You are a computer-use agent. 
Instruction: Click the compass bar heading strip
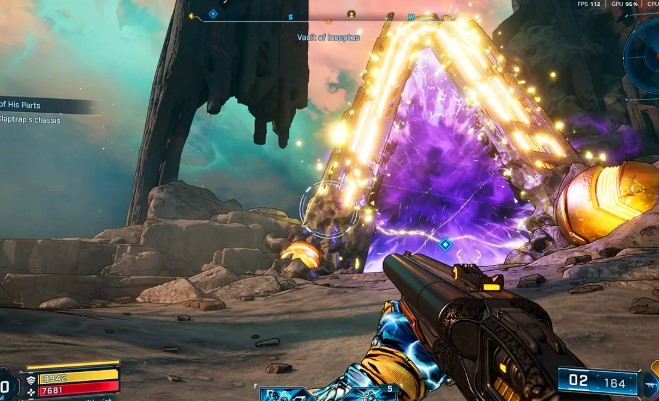pos(310,16)
